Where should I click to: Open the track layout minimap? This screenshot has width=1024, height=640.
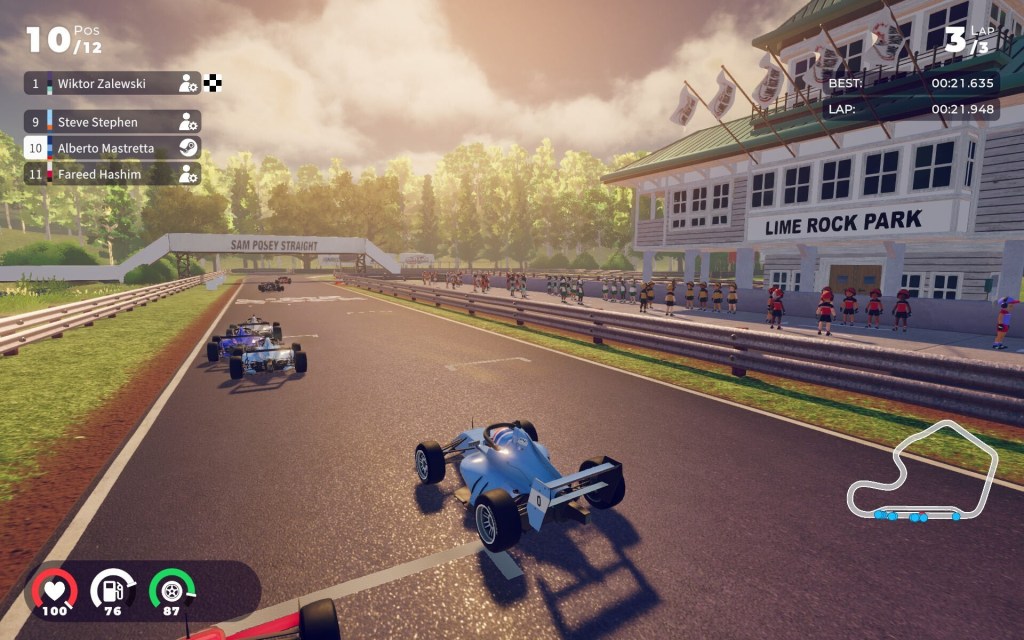(922, 474)
